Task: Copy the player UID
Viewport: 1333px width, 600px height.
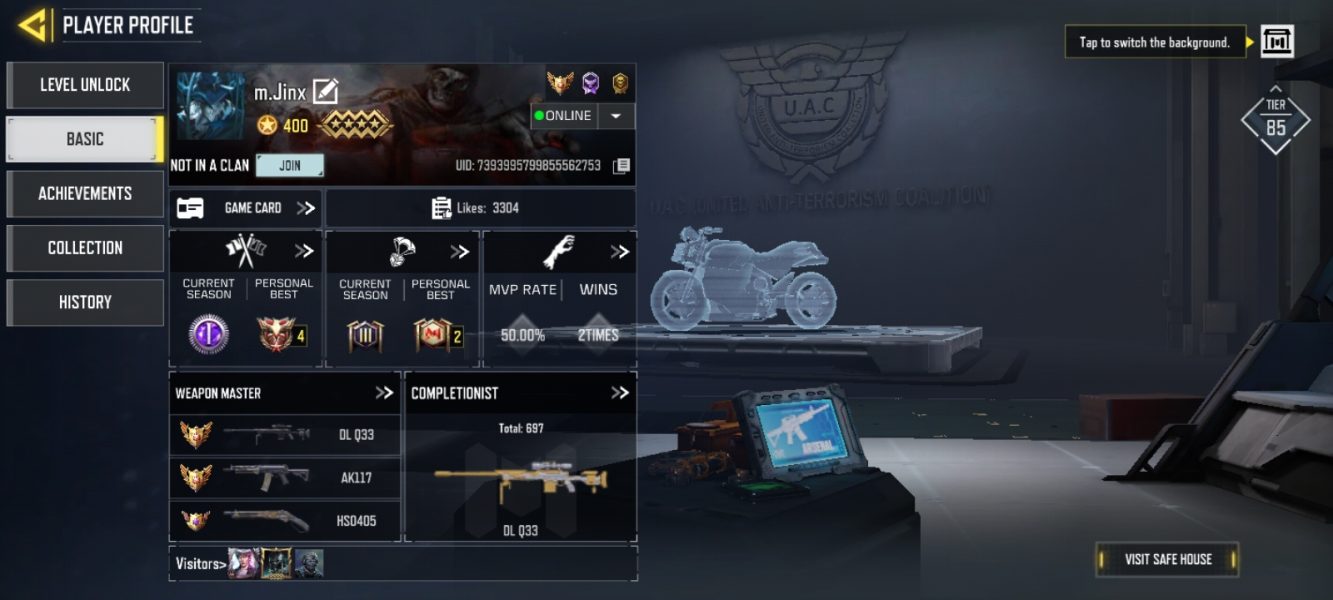Action: (621, 166)
